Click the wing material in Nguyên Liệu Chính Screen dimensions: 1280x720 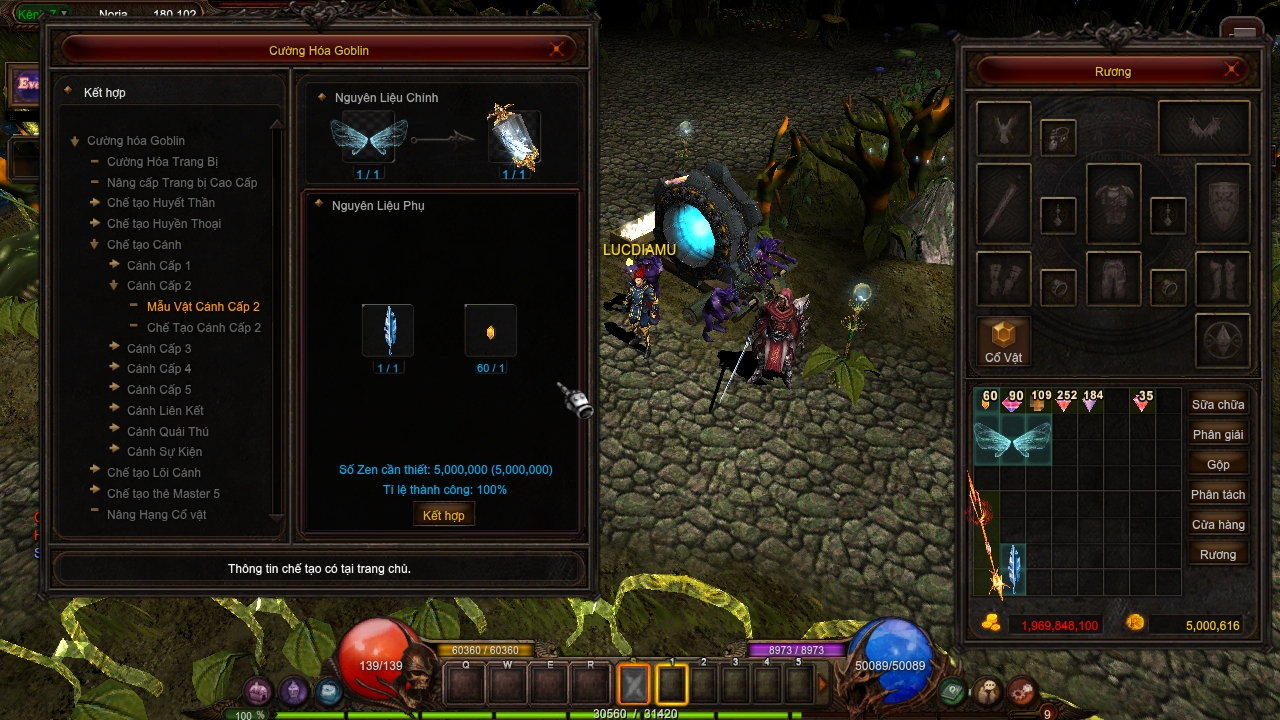tap(369, 138)
